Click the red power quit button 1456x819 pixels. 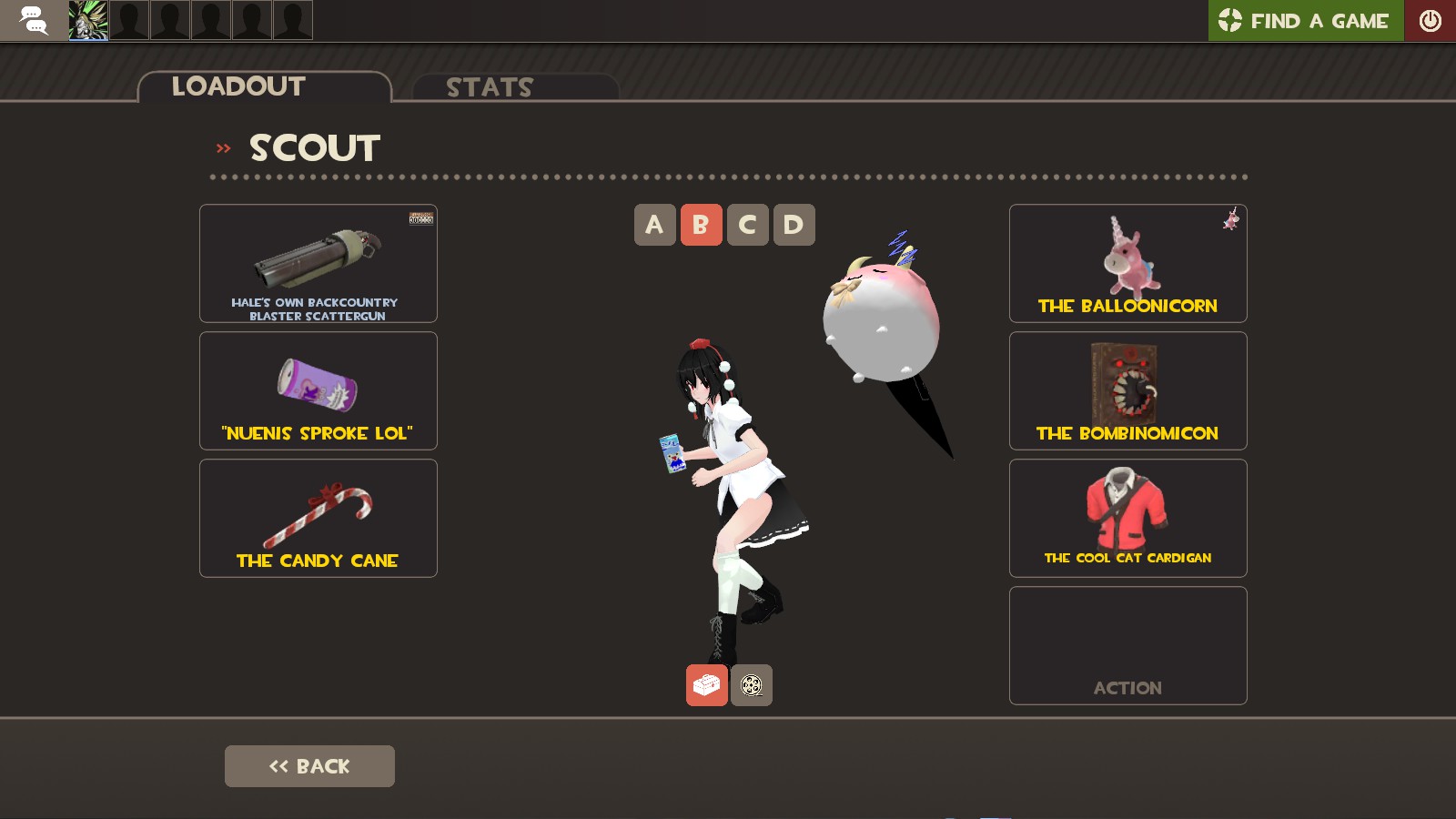coord(1430,20)
